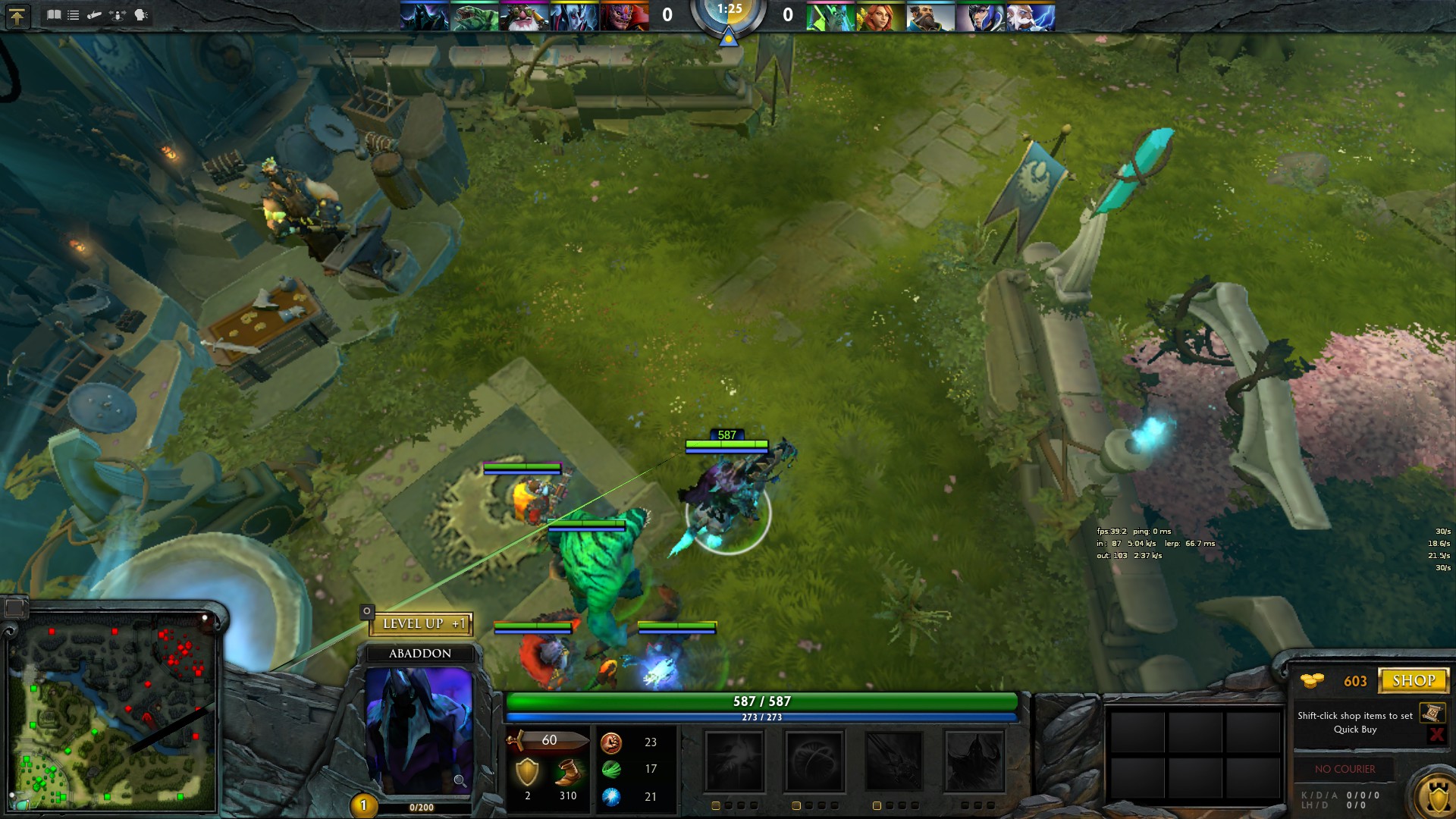The image size is (1456, 819).
Task: Click on the minimap
Action: tap(114, 713)
